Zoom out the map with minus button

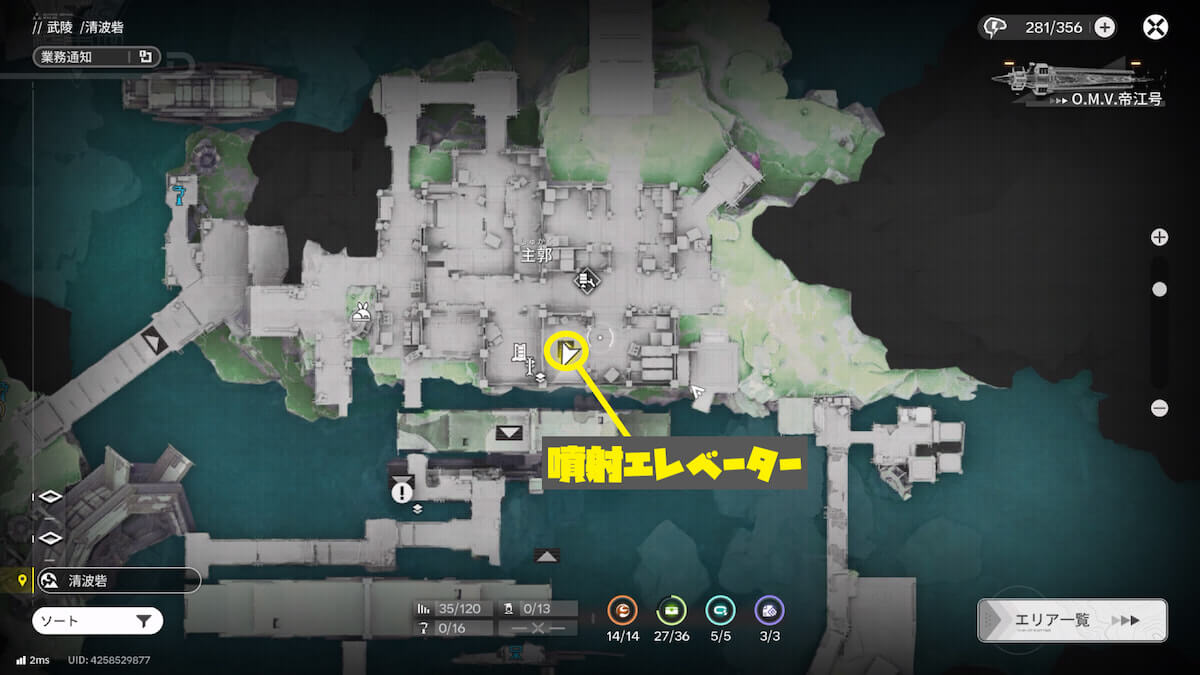pyautogui.click(x=1159, y=408)
